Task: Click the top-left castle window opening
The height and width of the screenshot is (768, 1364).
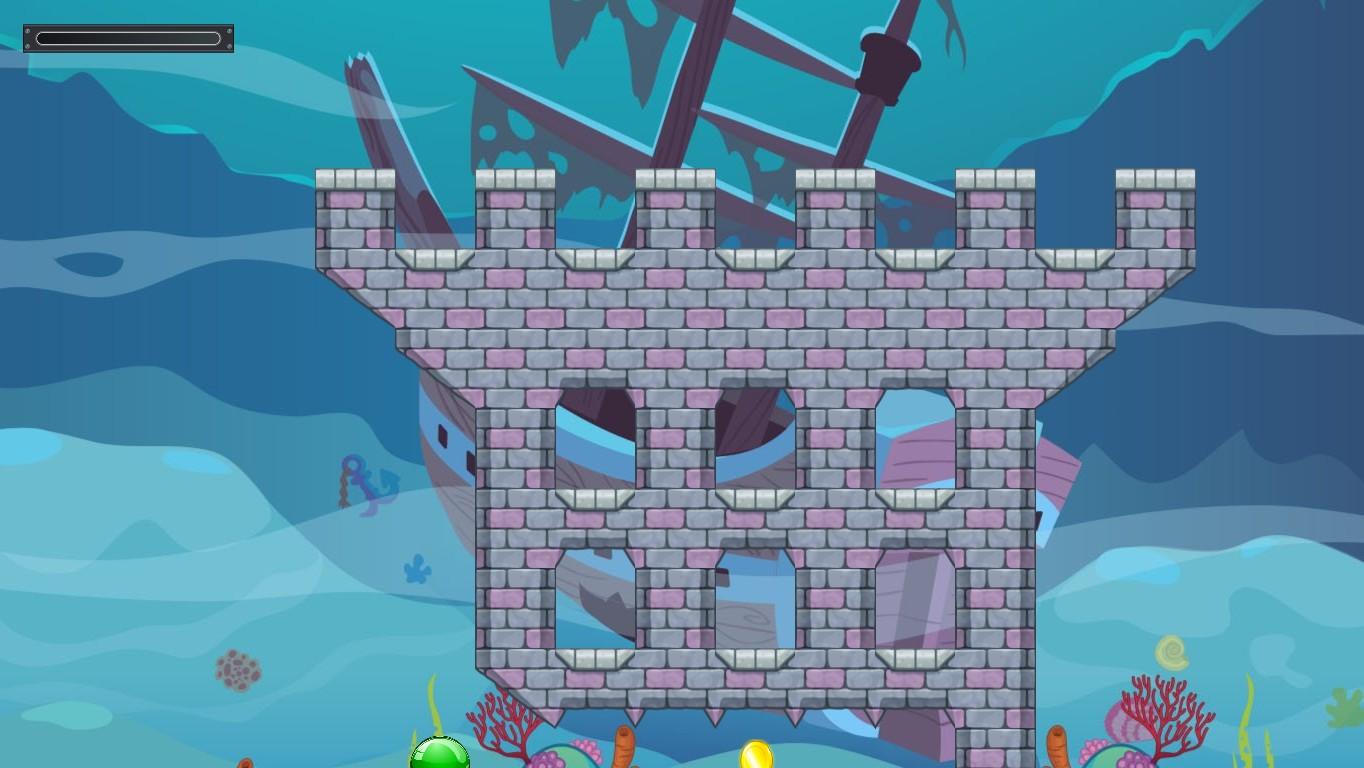Action: (595, 440)
